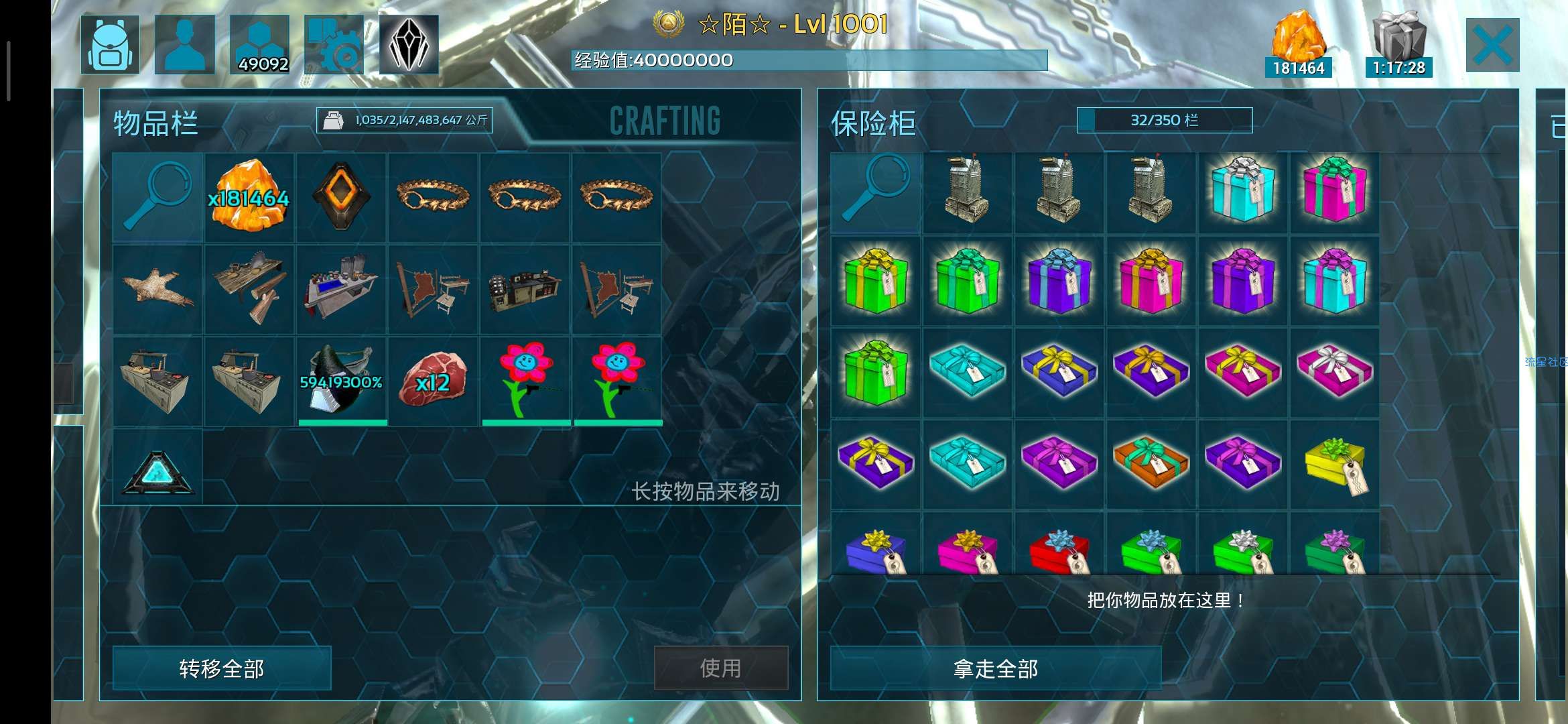Screen dimensions: 1568x724
Task: Switch to the CRAFTING panel
Action: tap(665, 121)
